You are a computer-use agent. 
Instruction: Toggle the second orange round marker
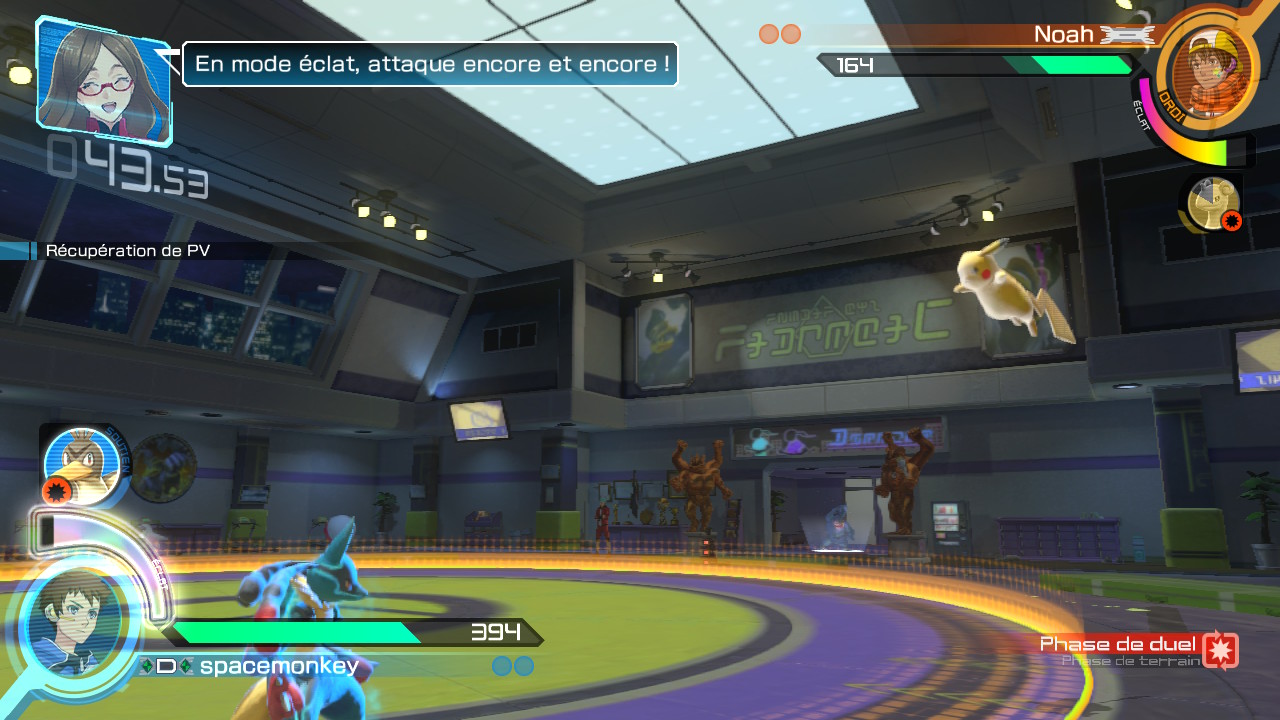[789, 33]
